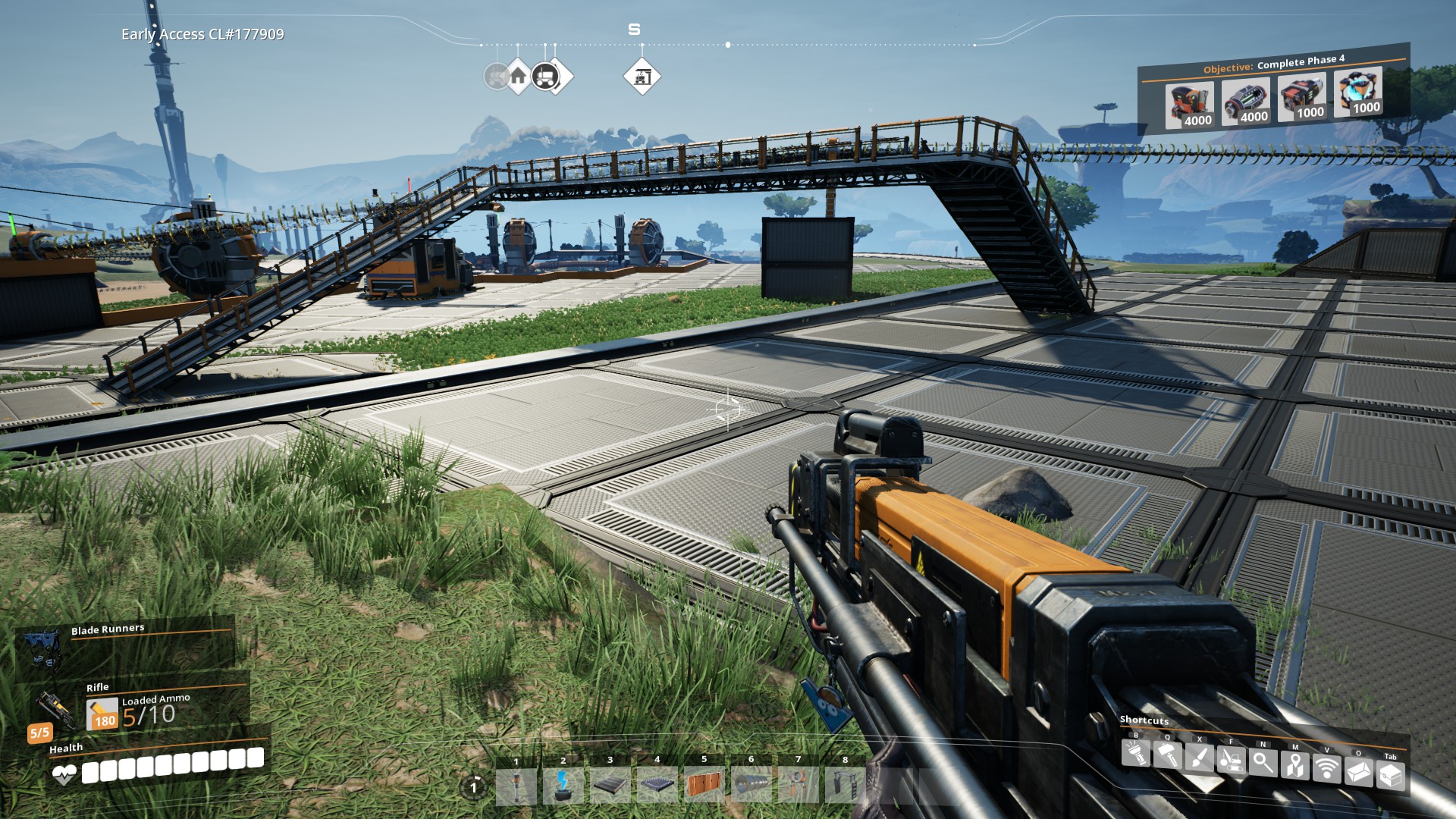Pick the metal pipe hotbar slot
1456x819 pixels.
(752, 785)
